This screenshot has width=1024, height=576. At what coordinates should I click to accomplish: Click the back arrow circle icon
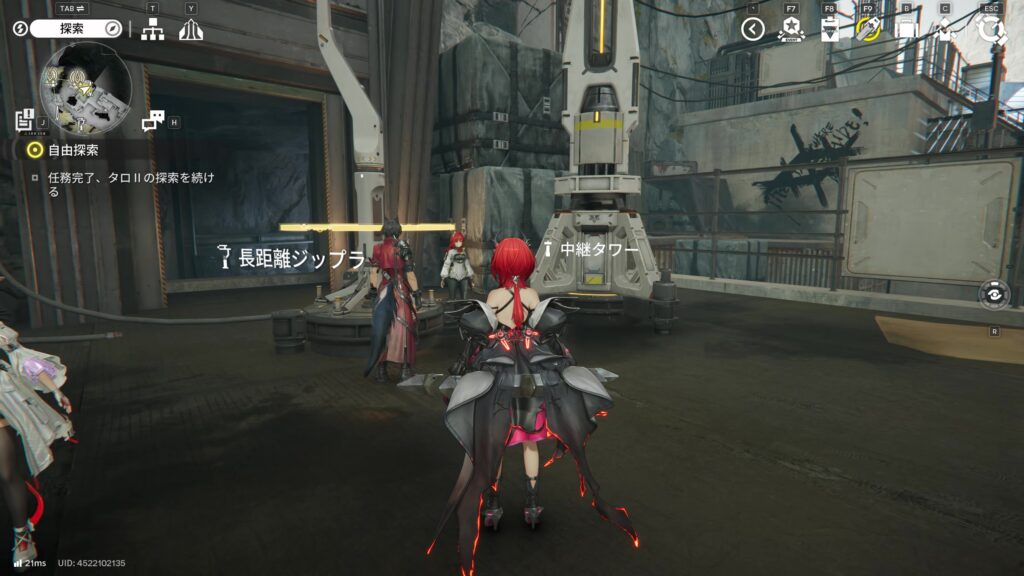pyautogui.click(x=753, y=30)
